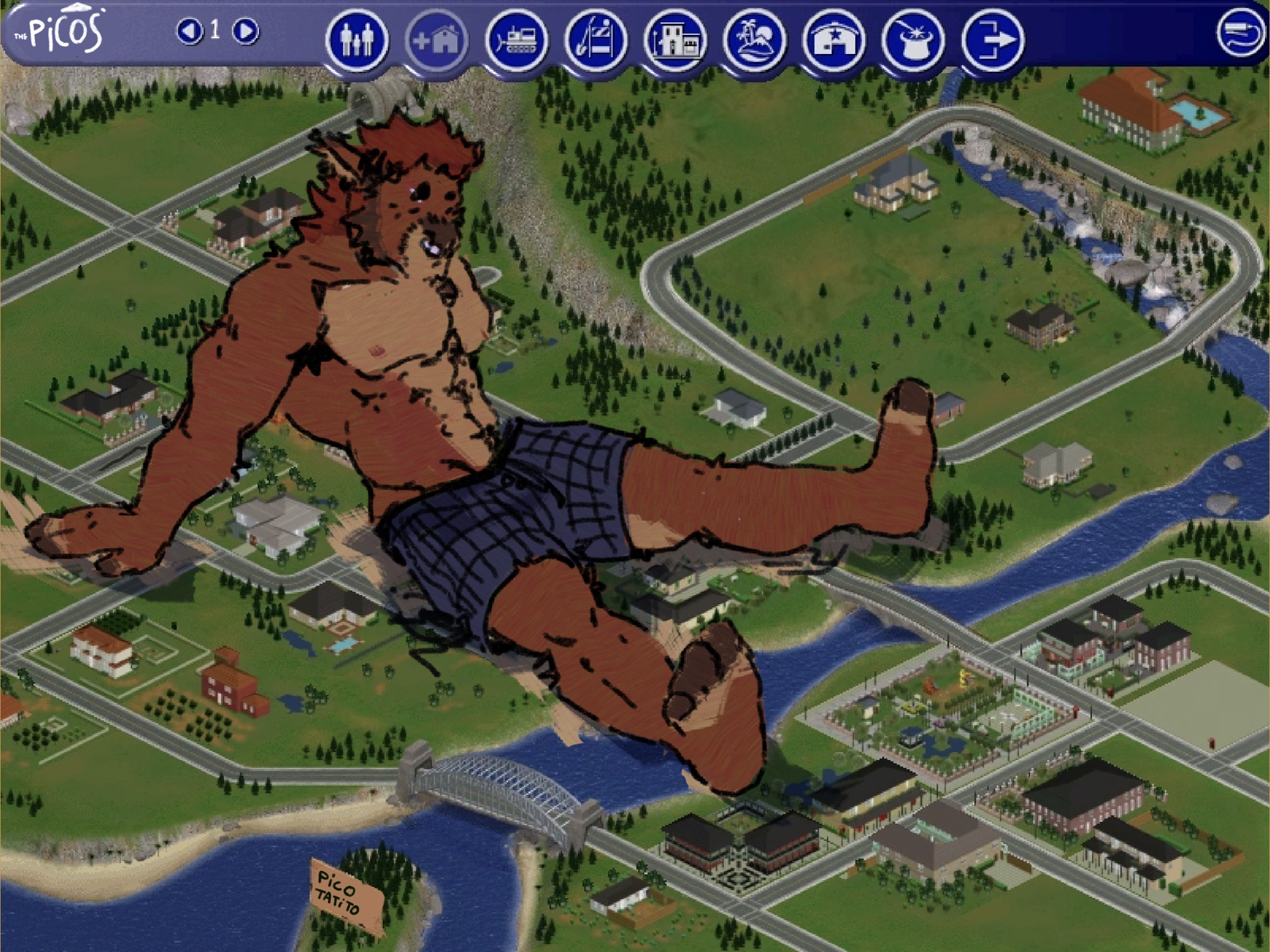Travel to Vacation Island palm tree icon
The height and width of the screenshot is (952, 1270).
754,41
